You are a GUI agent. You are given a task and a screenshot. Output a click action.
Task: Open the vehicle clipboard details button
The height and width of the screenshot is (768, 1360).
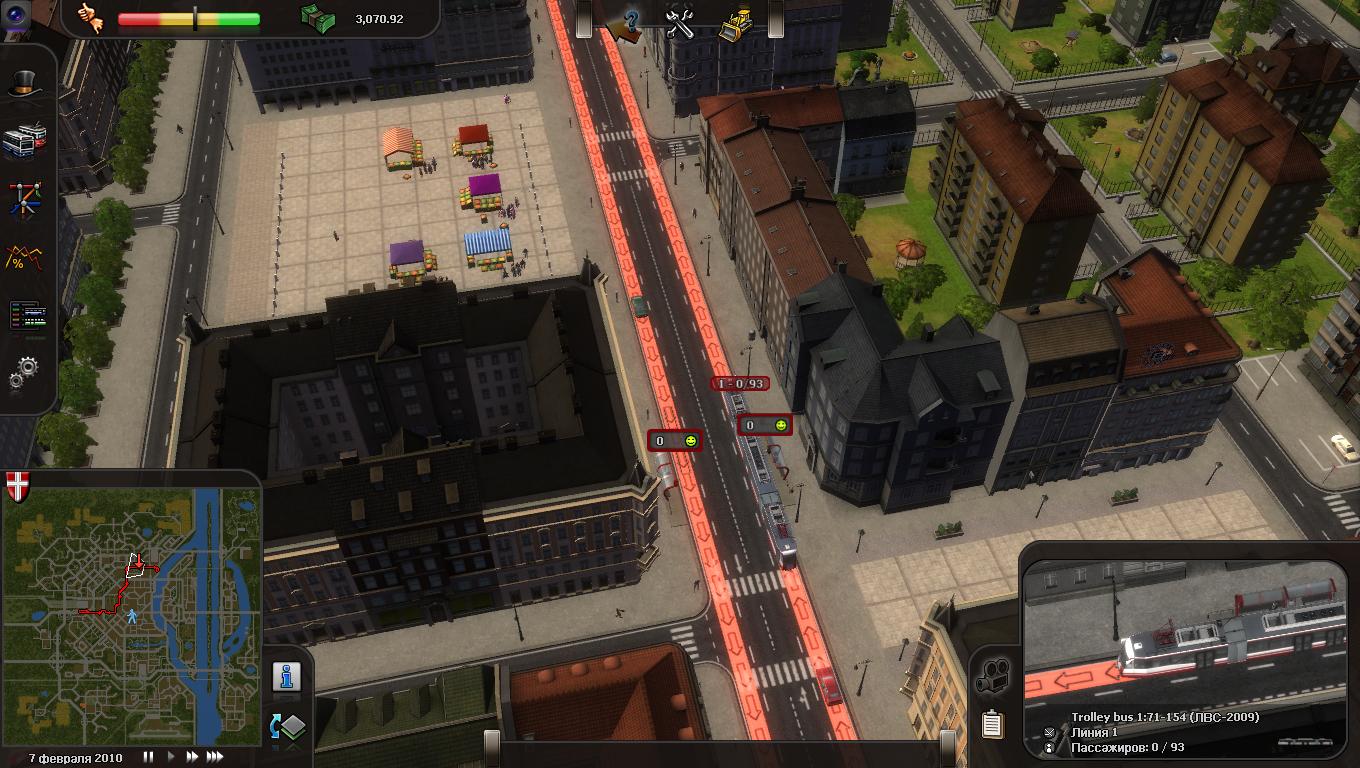click(992, 723)
